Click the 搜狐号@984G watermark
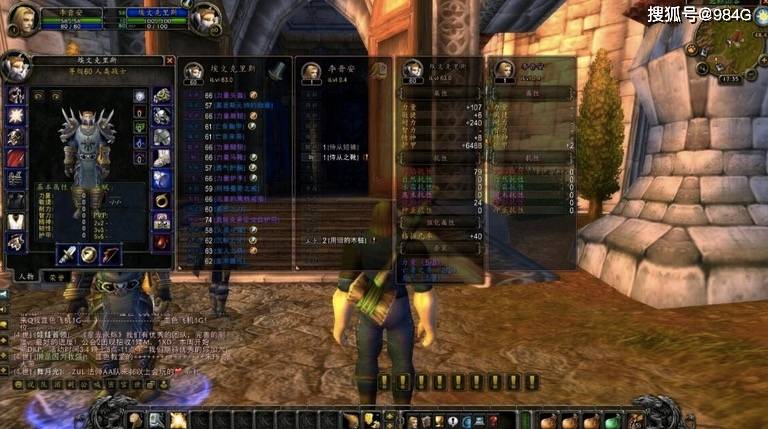768x429 pixels. 699,14
